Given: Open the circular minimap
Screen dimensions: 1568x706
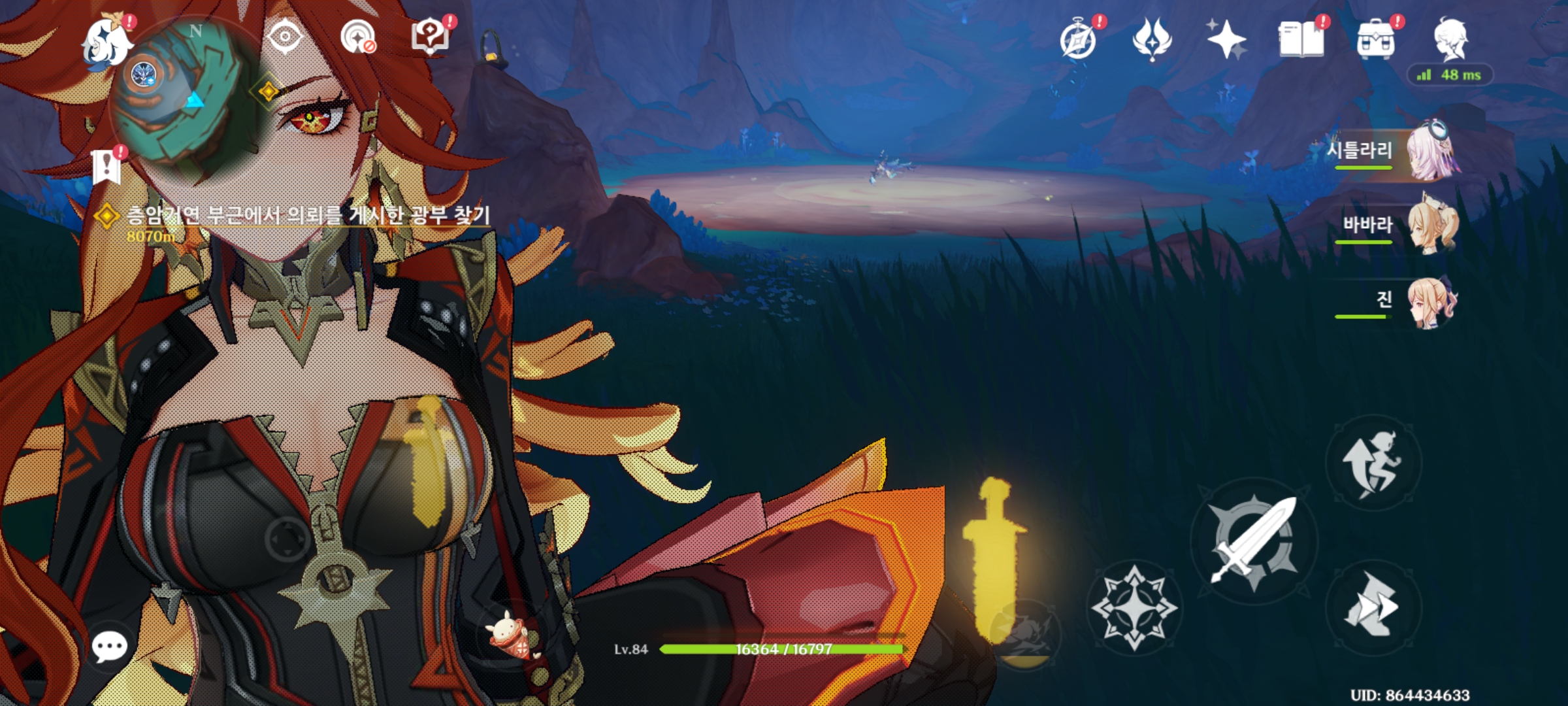Looking at the screenshot, I should click(x=184, y=97).
